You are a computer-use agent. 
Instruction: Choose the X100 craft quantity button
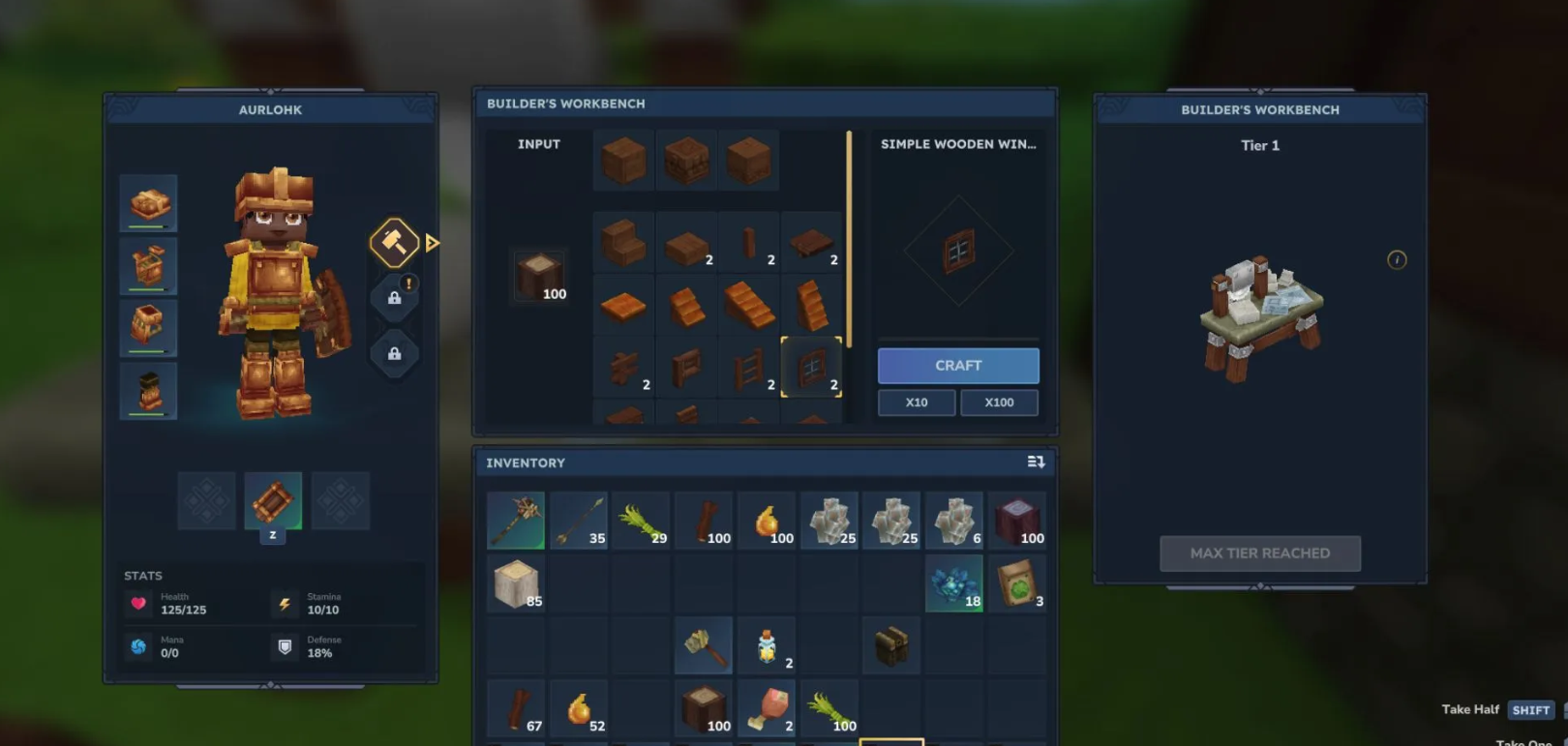click(999, 403)
